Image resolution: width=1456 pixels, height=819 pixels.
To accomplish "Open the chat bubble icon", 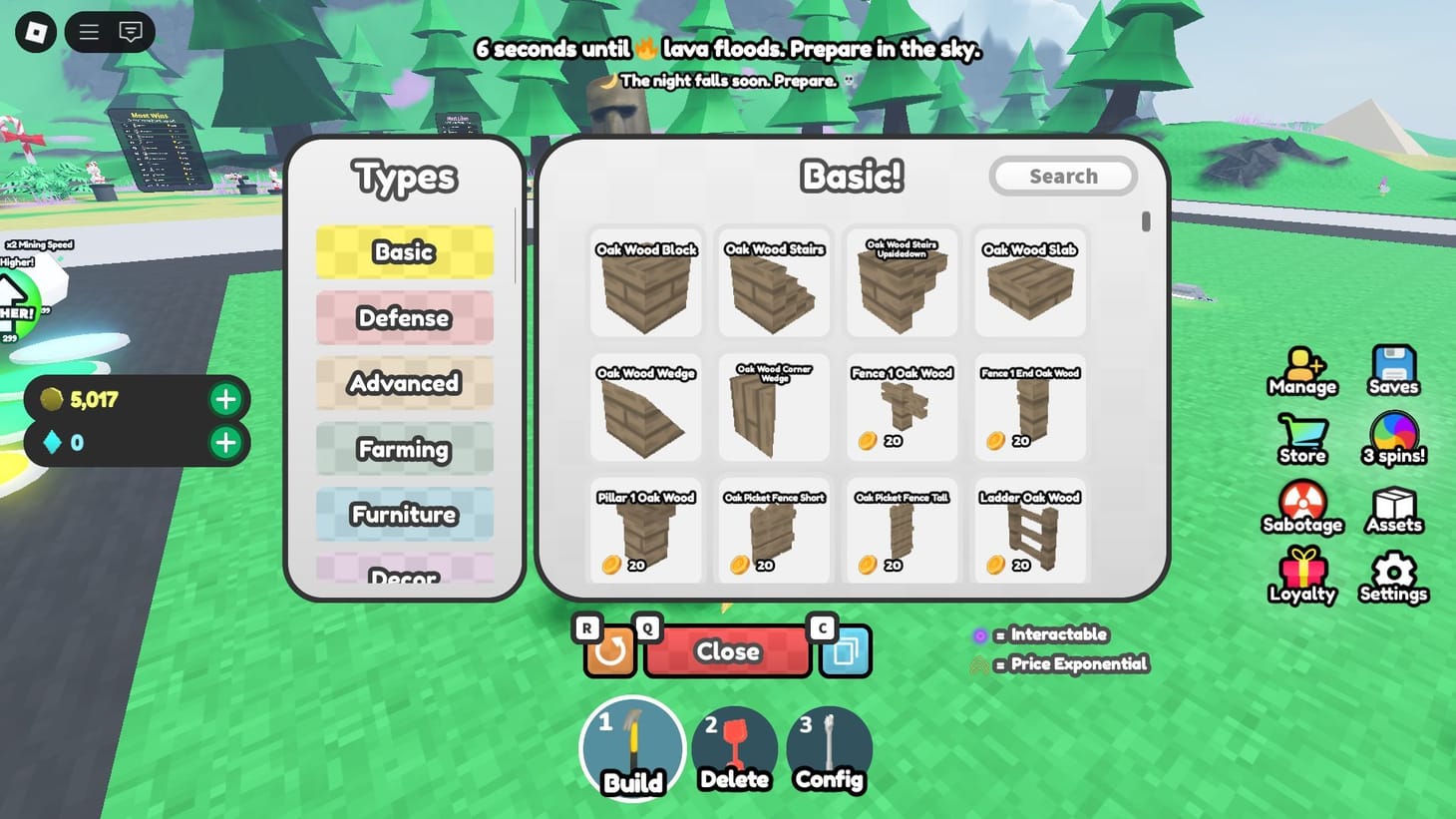I will click(130, 32).
